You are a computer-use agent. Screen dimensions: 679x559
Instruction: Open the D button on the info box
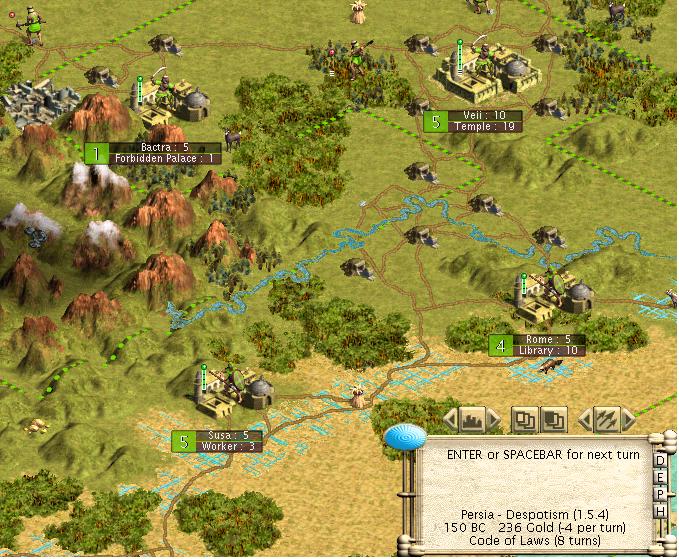click(660, 461)
